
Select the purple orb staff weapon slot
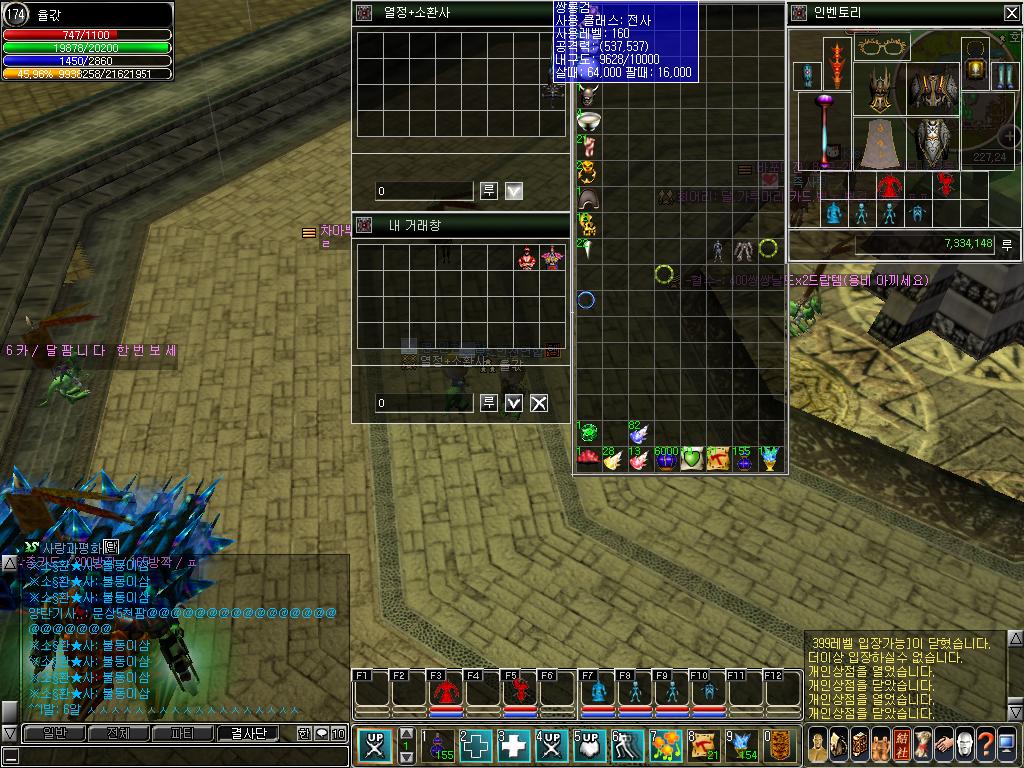point(825,130)
